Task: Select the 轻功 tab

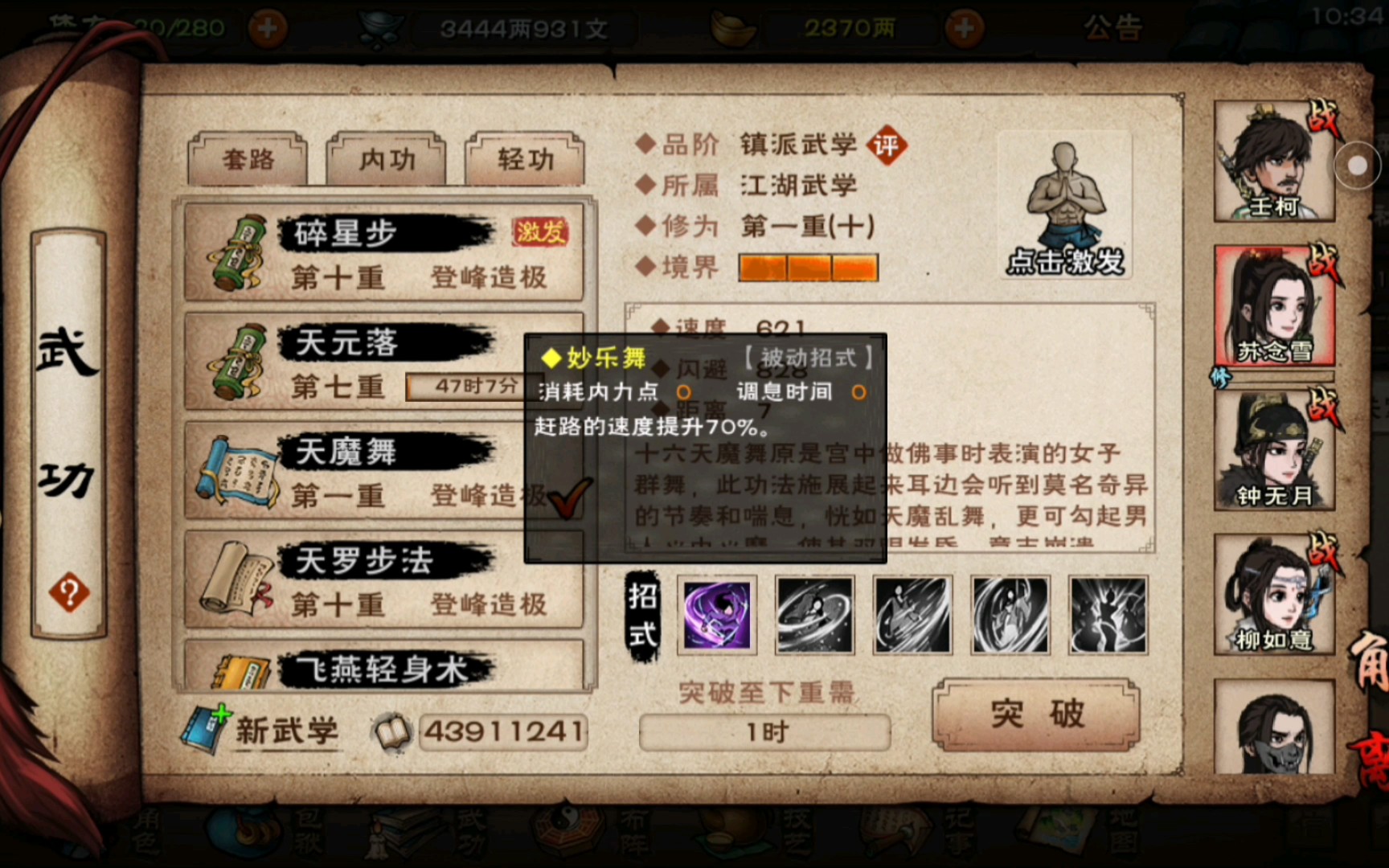Action: tap(525, 159)
